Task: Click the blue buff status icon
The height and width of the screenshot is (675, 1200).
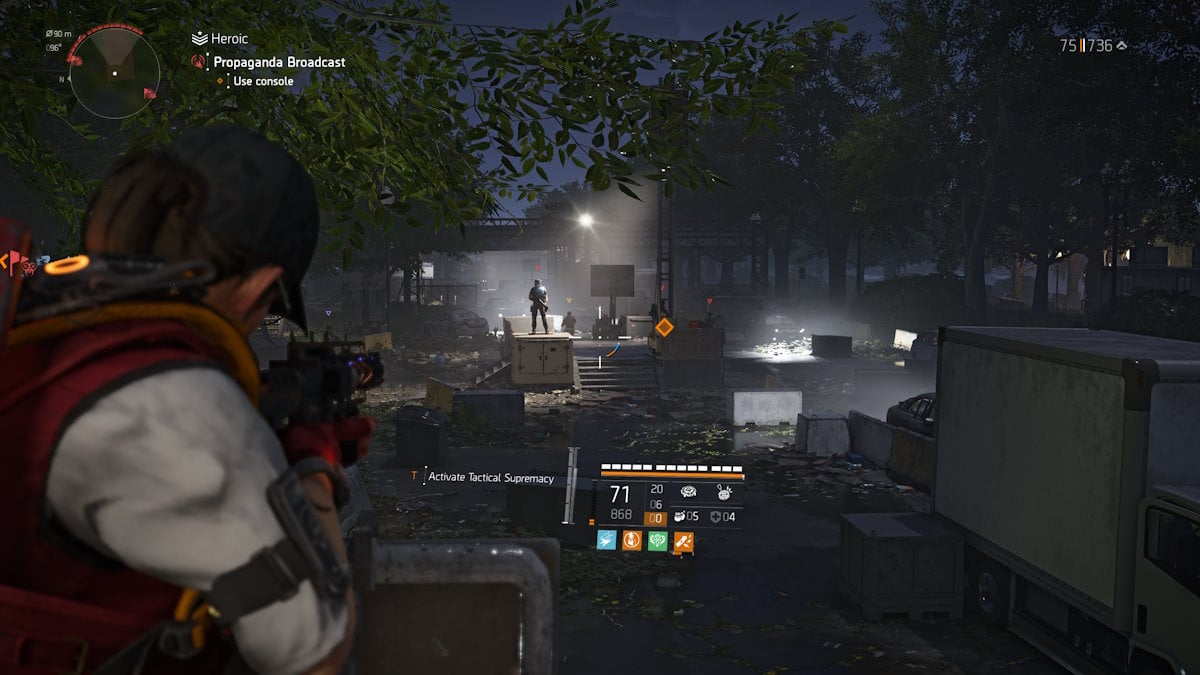Action: point(606,541)
